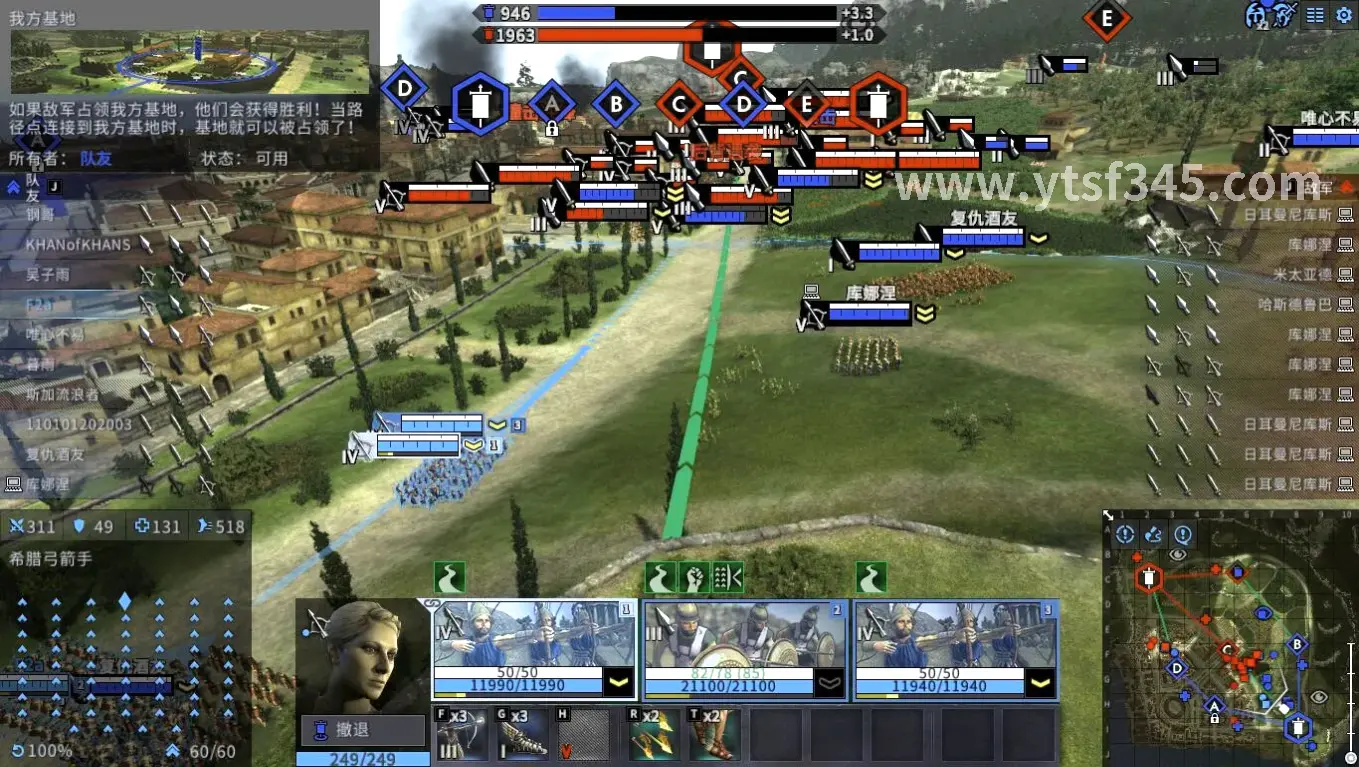The image size is (1359, 767).
Task: Toggle the phalanx formation icon for unit 2
Action: (727, 577)
